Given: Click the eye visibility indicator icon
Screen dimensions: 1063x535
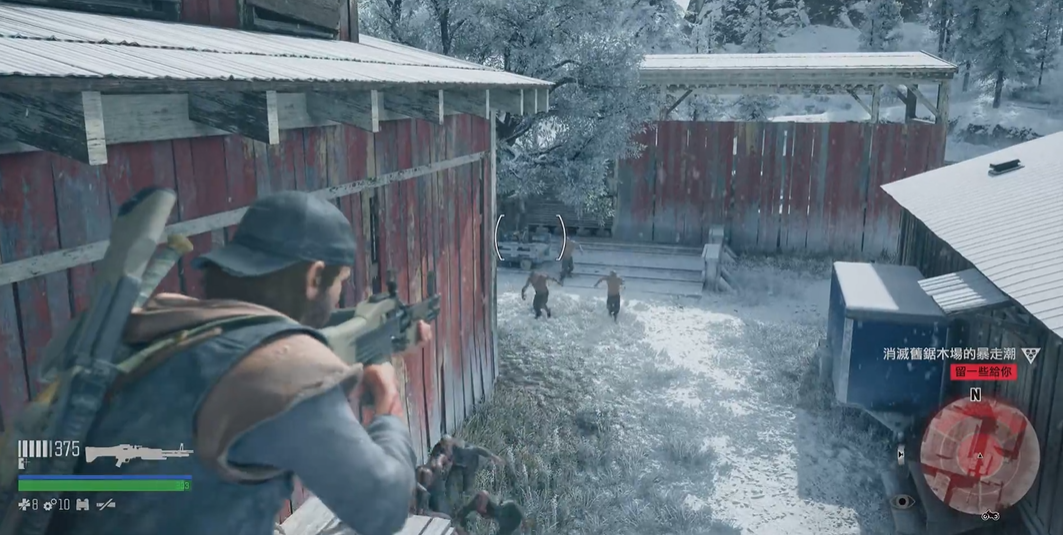Looking at the screenshot, I should 903,501.
